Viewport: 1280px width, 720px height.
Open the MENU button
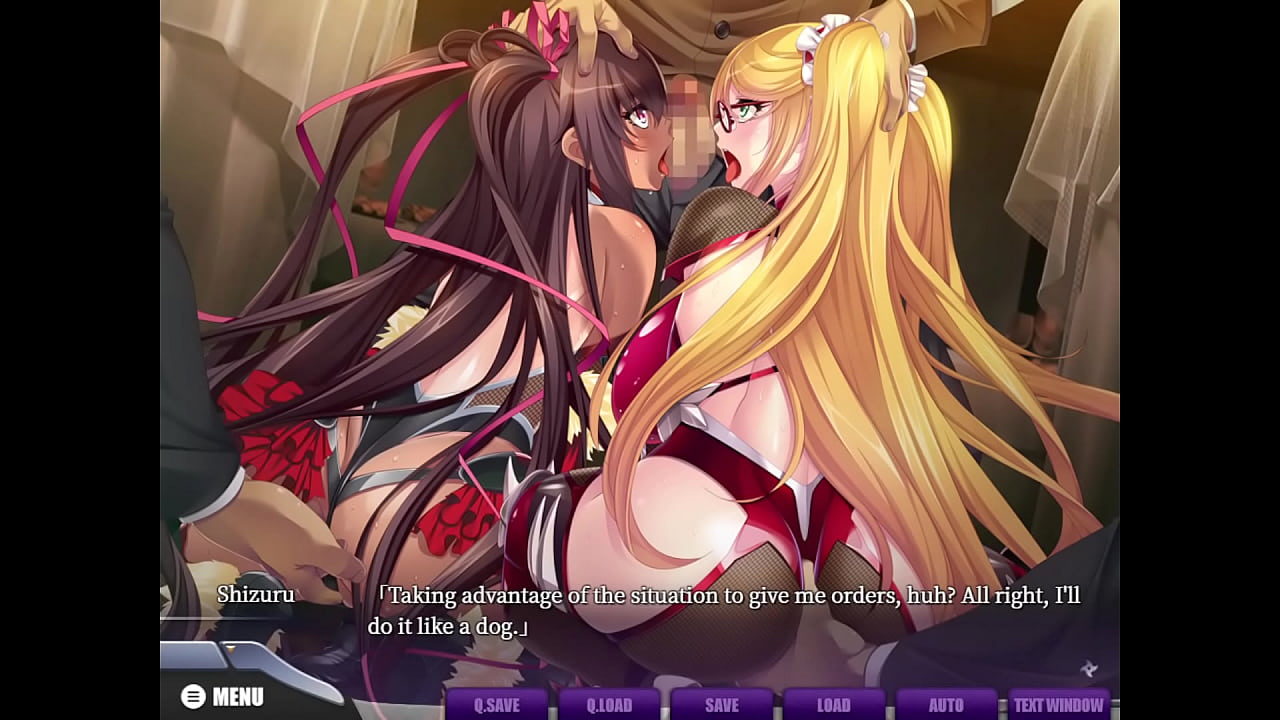tap(223, 696)
